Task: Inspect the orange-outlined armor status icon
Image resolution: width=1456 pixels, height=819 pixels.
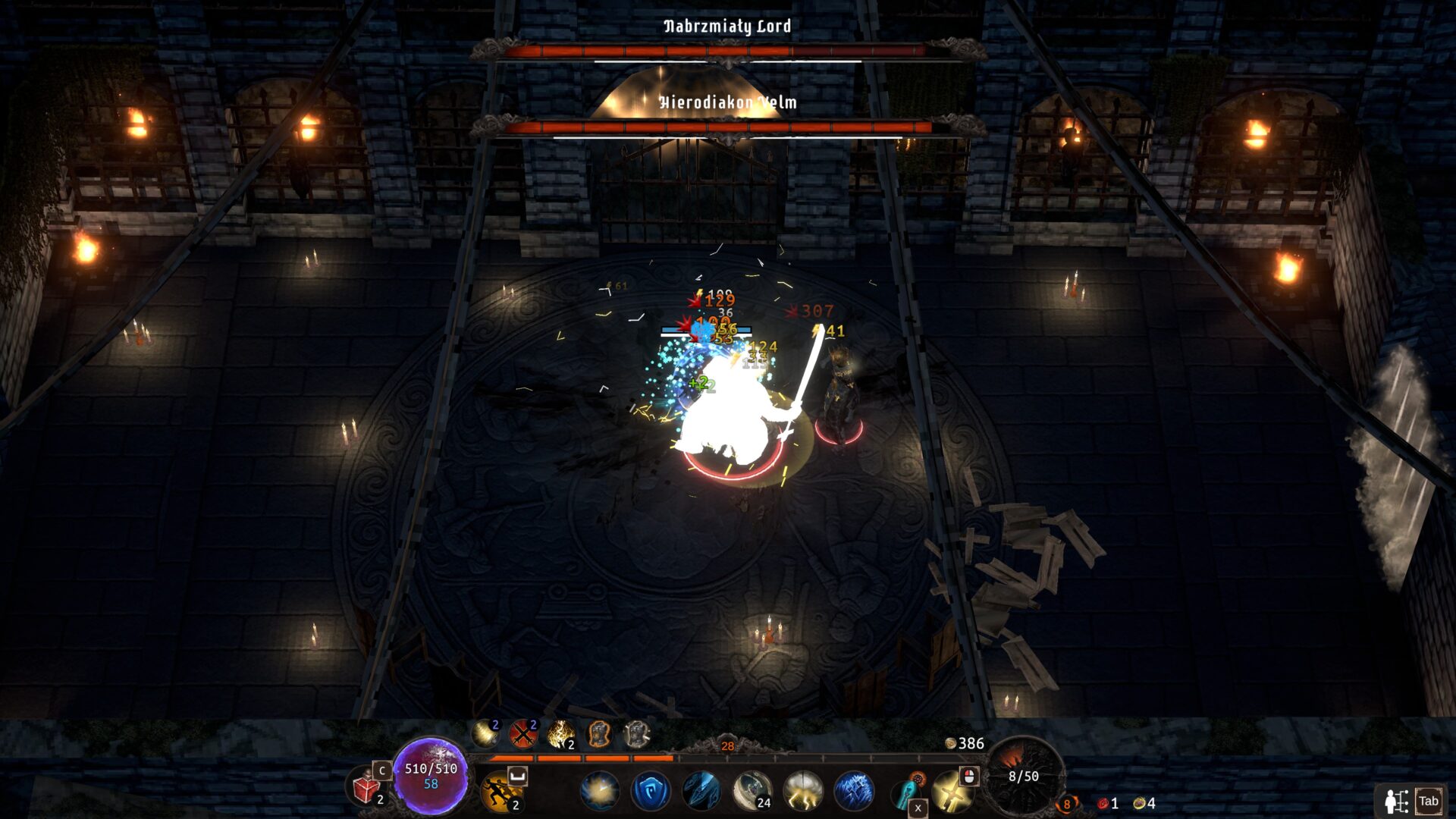Action: click(x=598, y=733)
